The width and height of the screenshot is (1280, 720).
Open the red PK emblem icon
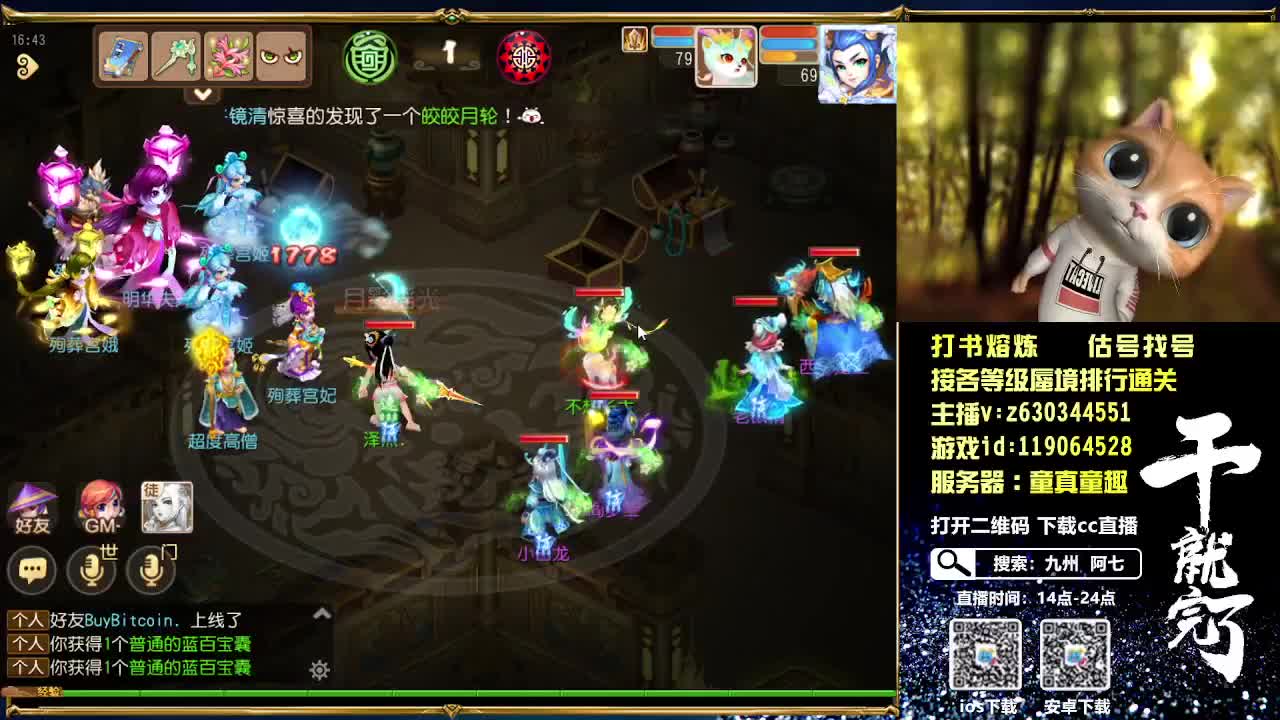click(x=527, y=57)
